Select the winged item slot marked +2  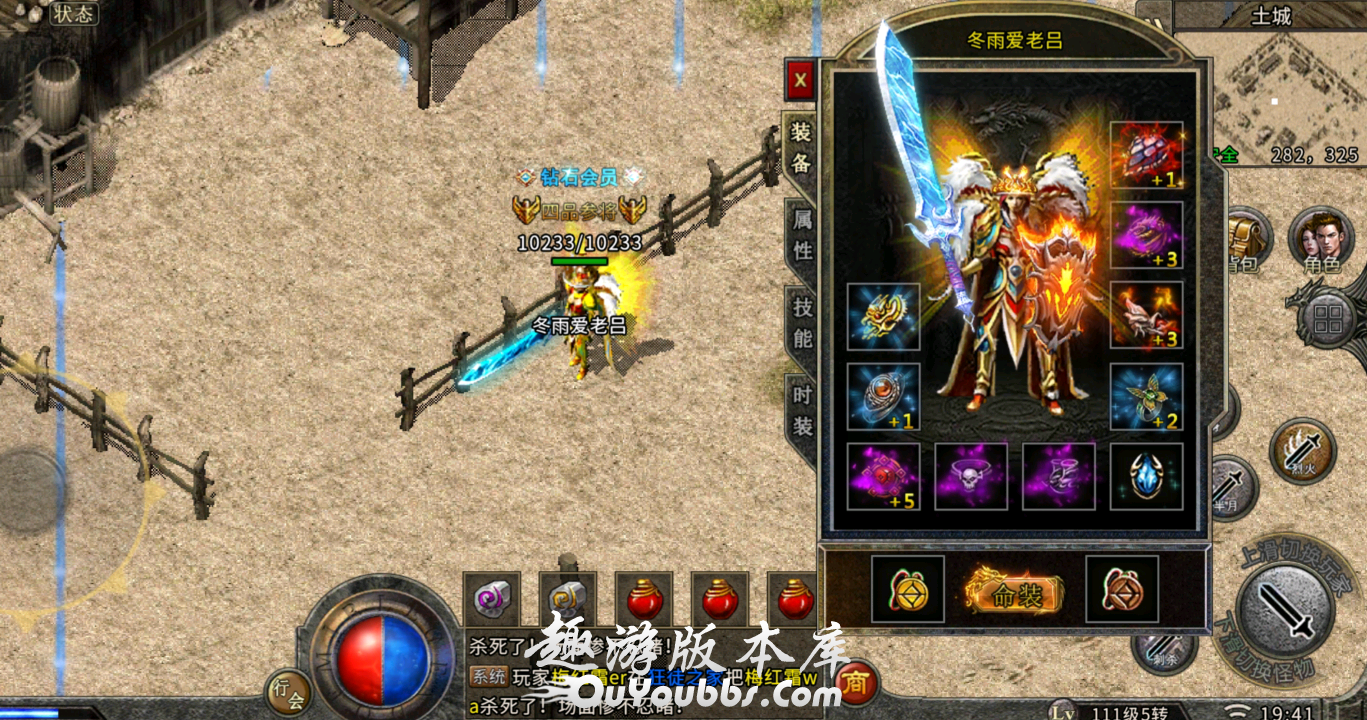point(1146,397)
